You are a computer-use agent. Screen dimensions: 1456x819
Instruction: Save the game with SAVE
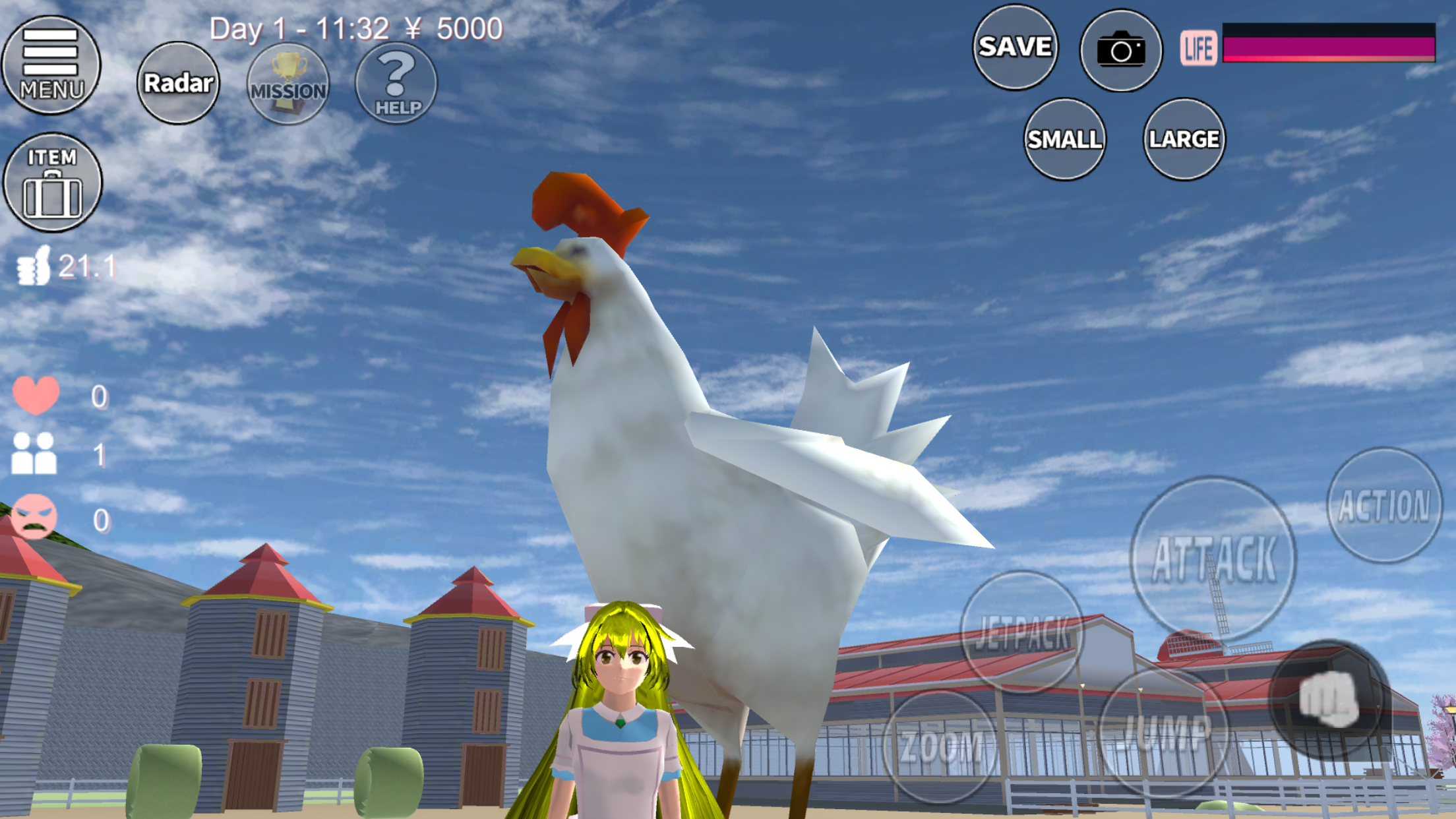pos(1015,47)
